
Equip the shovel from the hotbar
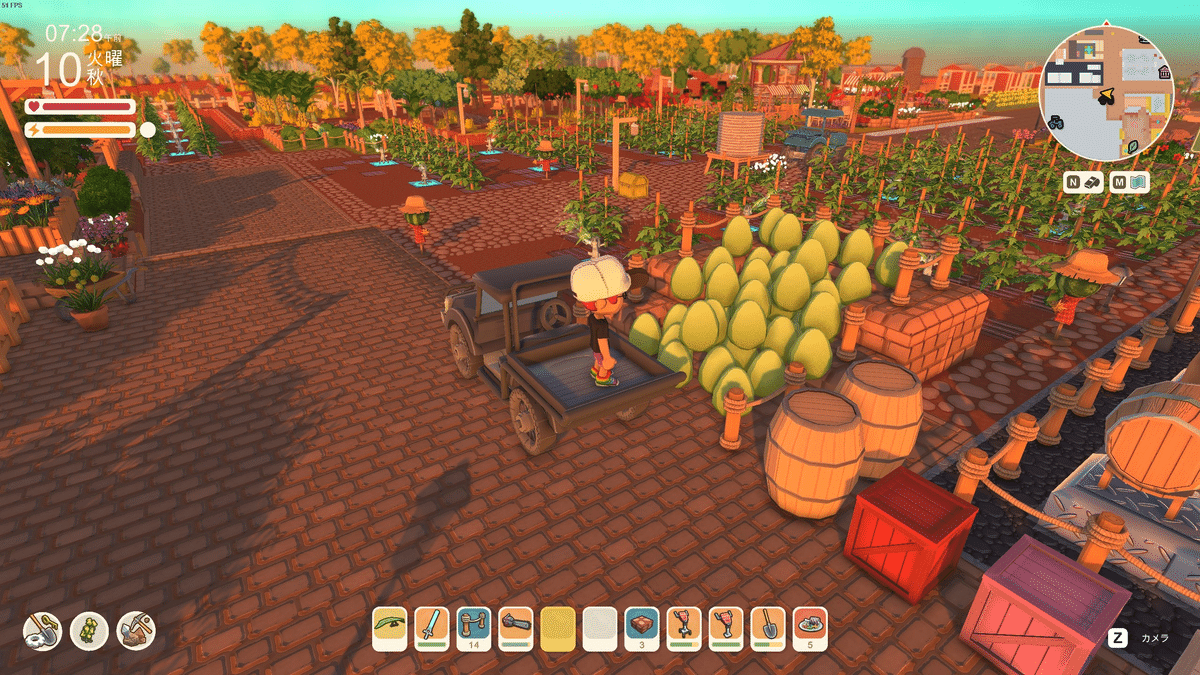click(768, 629)
